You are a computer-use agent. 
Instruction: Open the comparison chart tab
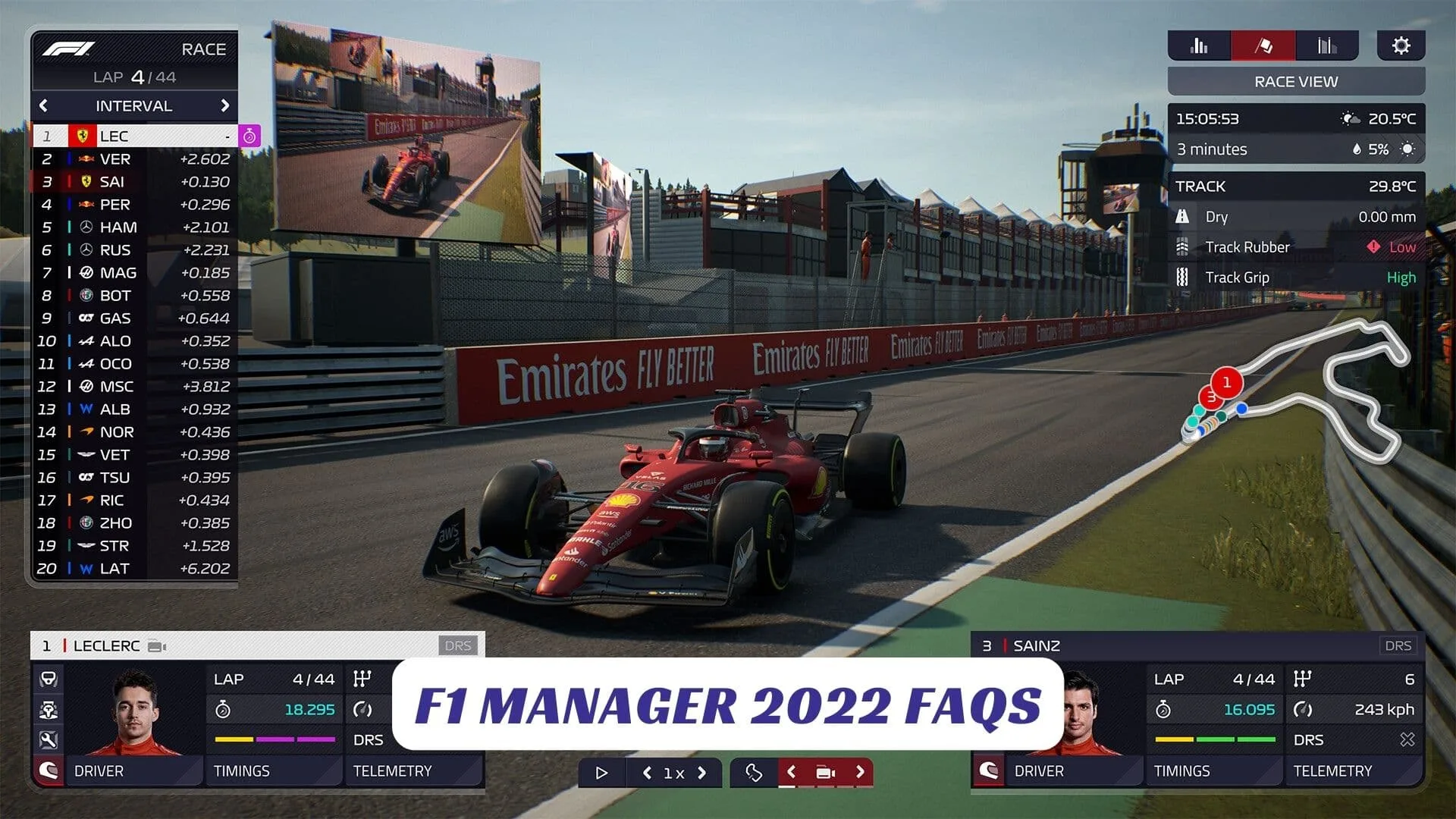tap(1326, 45)
